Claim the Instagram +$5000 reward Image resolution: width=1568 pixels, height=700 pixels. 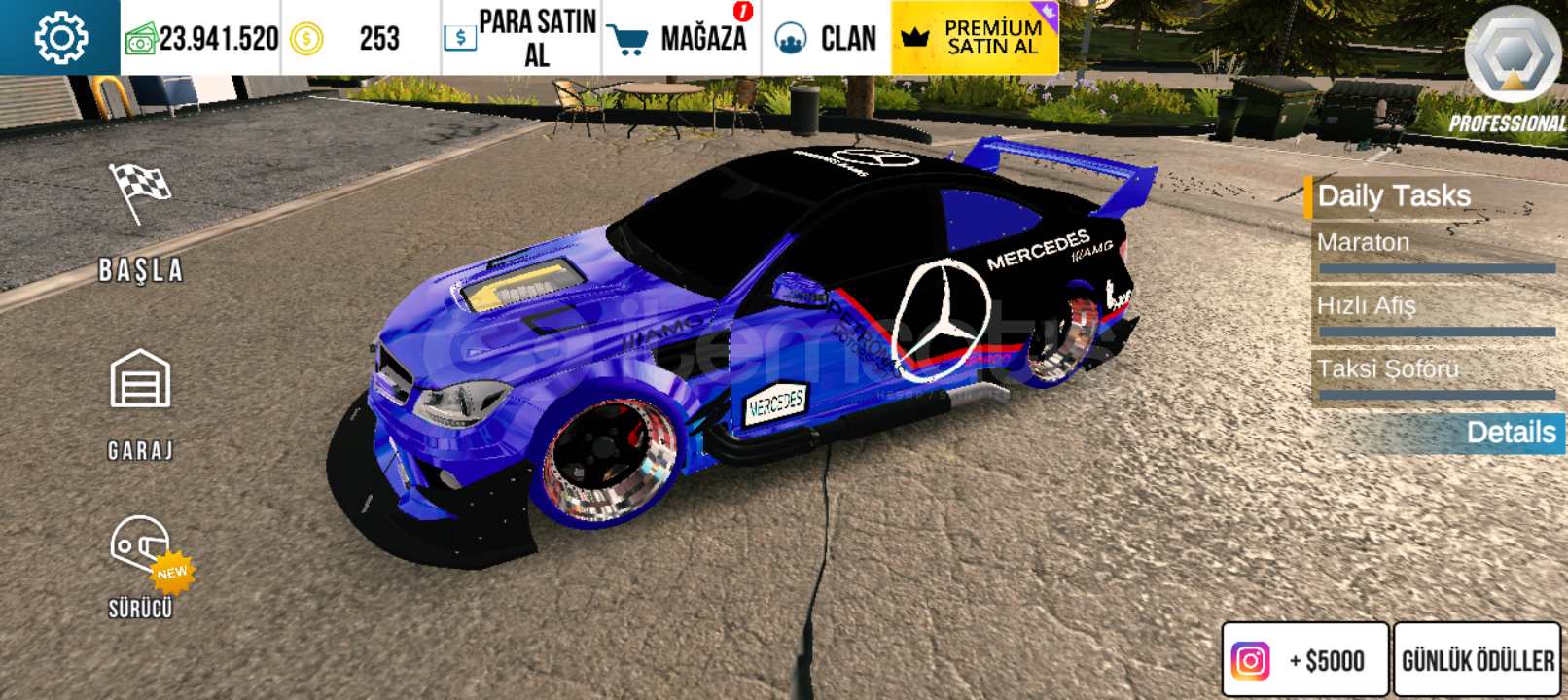(x=1304, y=660)
